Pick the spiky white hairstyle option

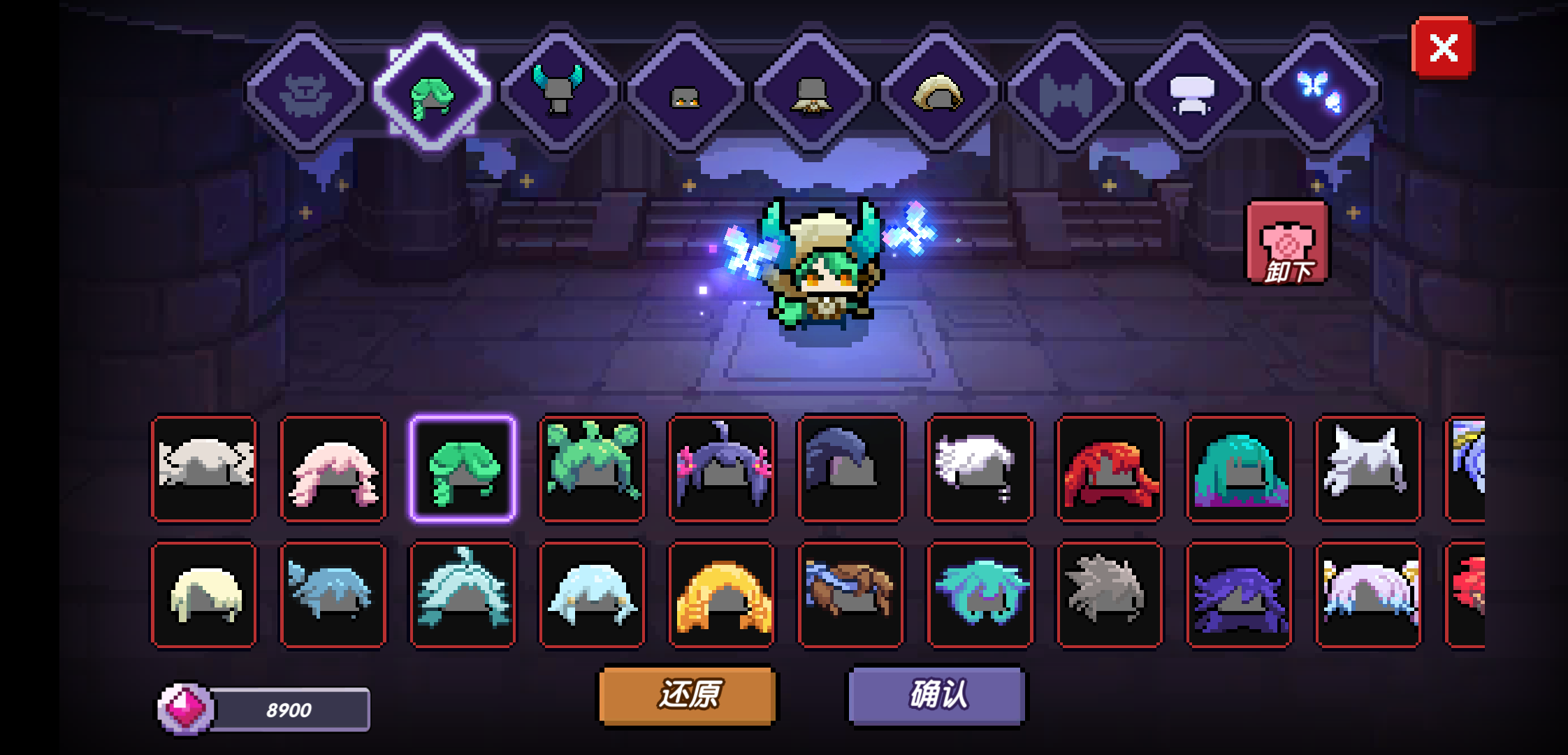coord(1368,470)
